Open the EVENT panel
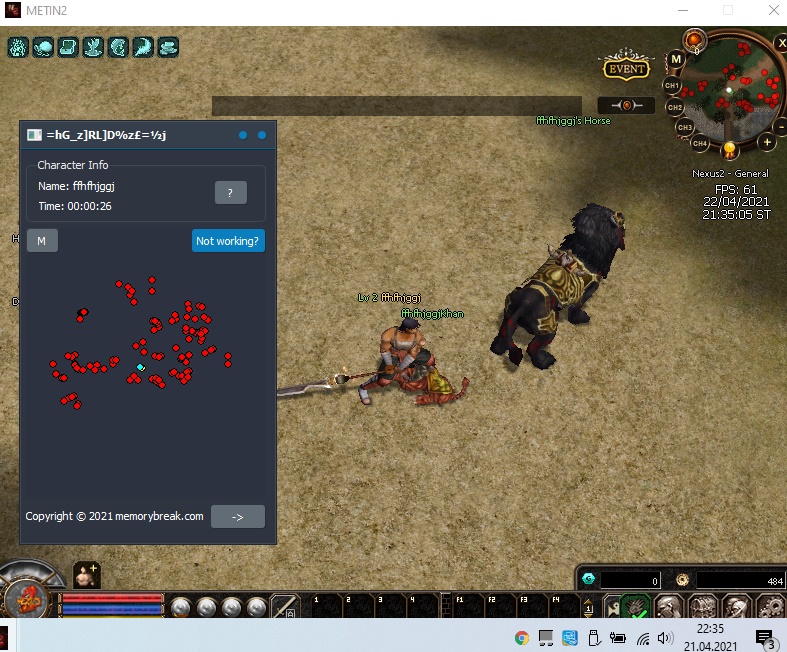The image size is (787, 652). click(627, 69)
